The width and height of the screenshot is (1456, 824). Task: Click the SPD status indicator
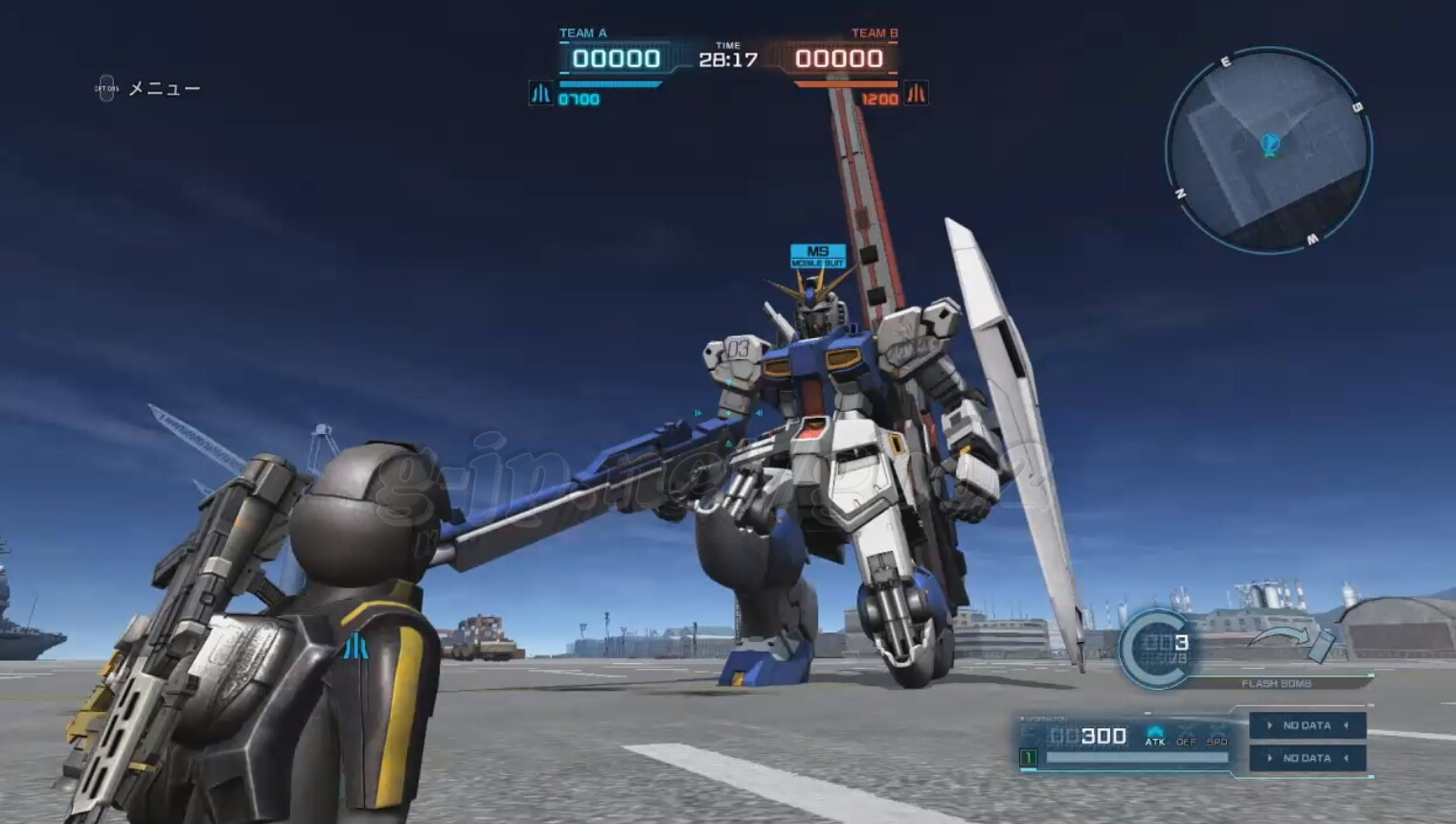[x=1217, y=736]
